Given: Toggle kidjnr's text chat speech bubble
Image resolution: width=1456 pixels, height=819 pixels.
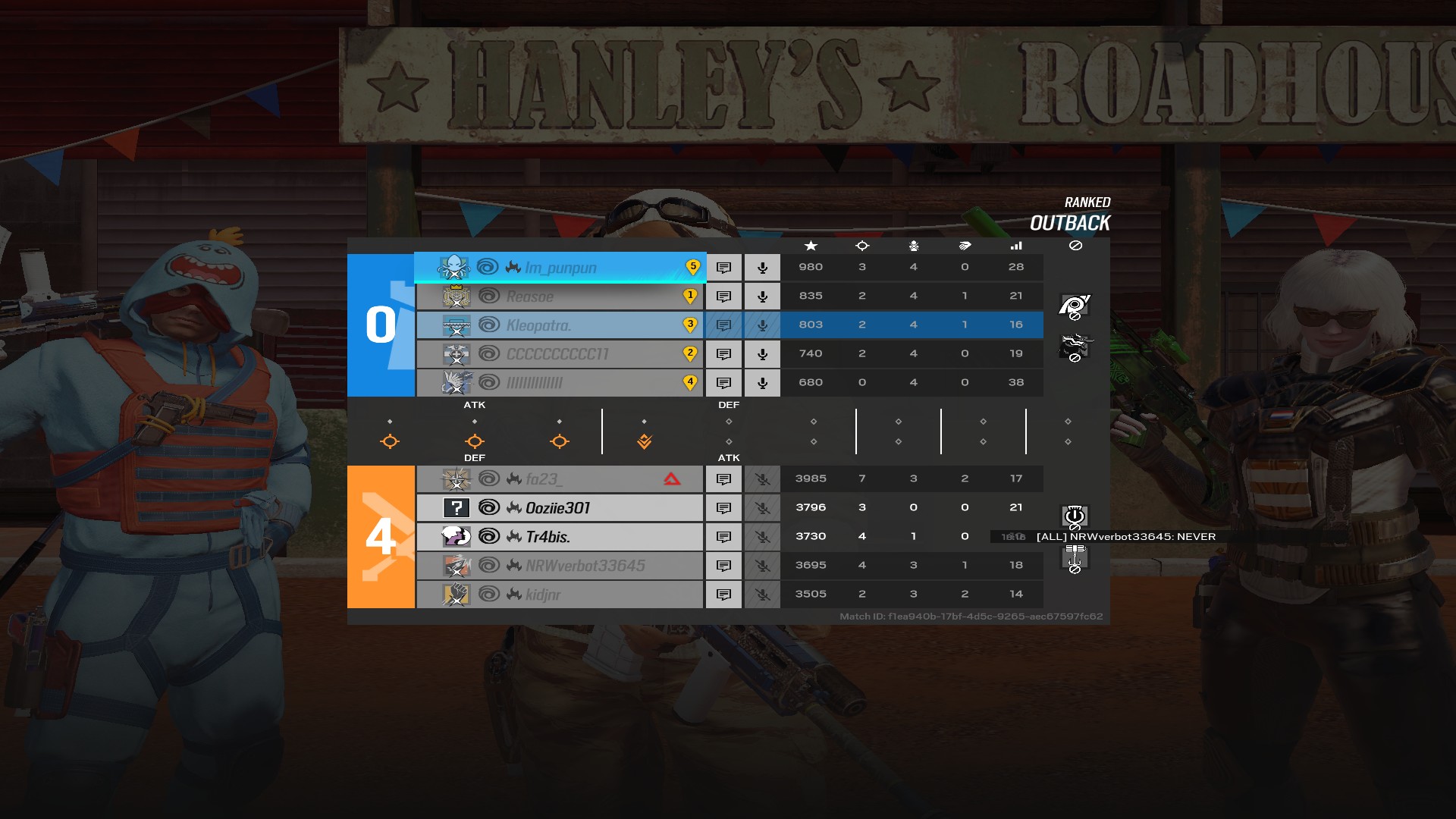Looking at the screenshot, I should point(723,595).
